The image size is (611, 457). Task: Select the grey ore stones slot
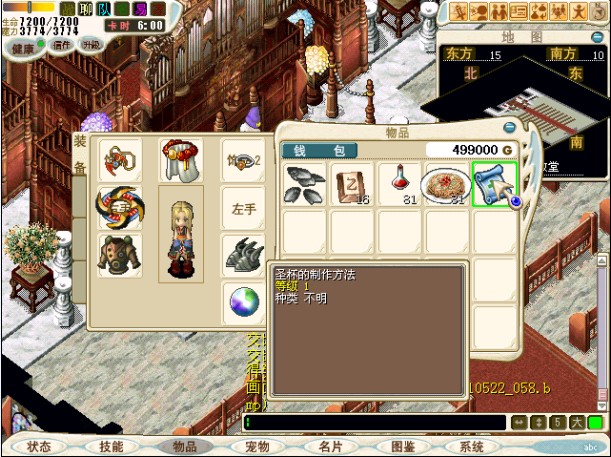pos(305,185)
